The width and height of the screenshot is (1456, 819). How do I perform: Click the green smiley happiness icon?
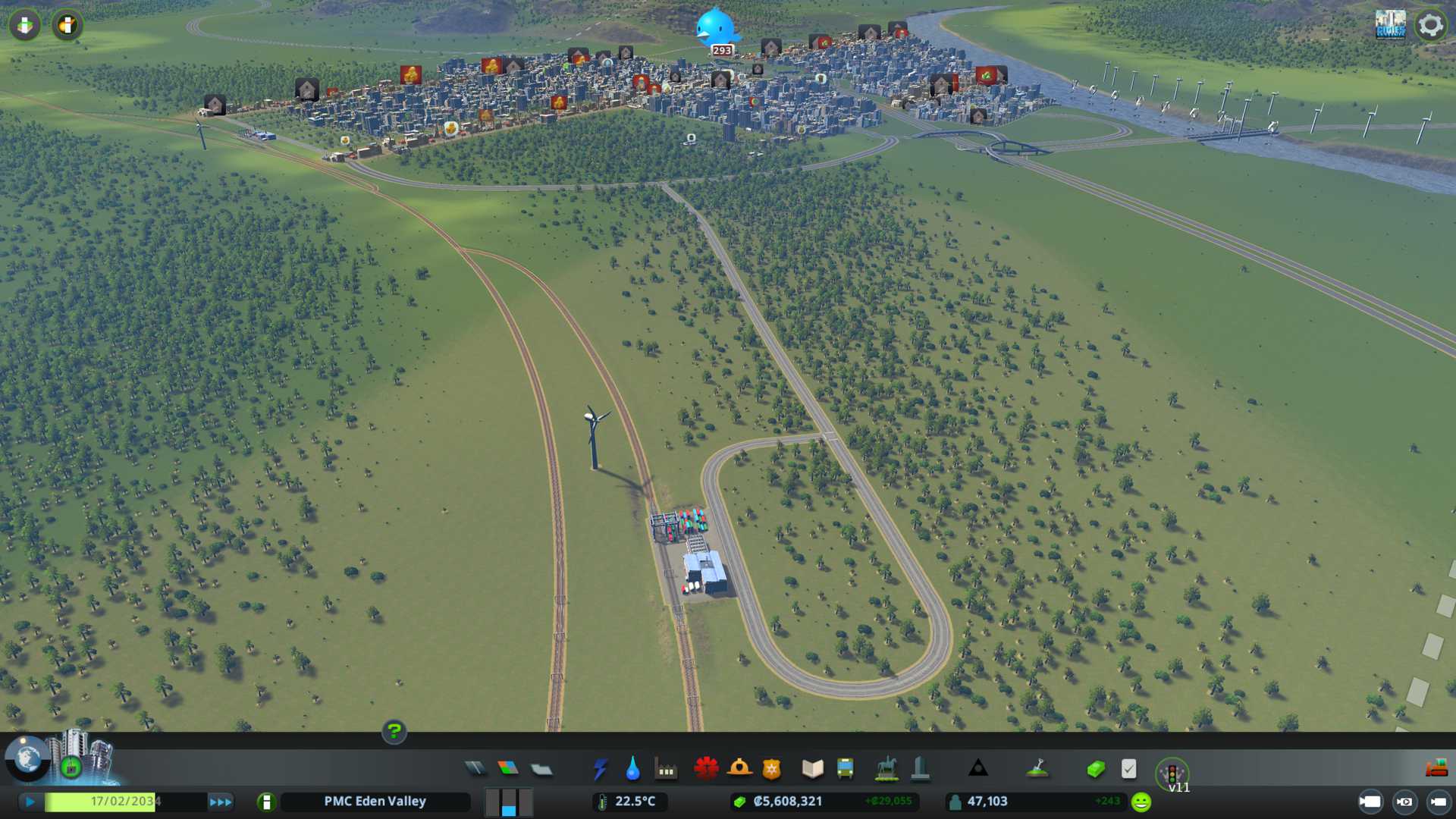click(1141, 802)
